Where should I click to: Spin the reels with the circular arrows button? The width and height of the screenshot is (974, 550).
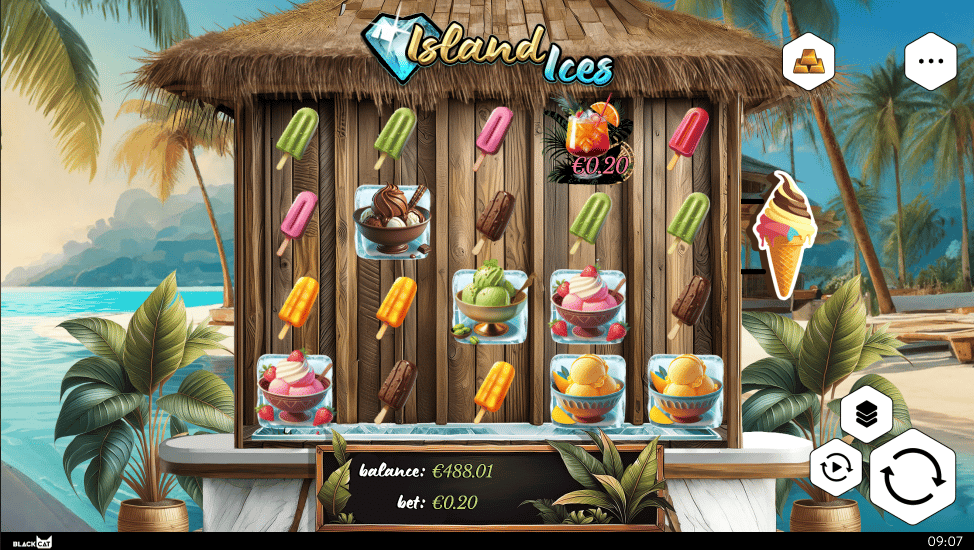(912, 477)
